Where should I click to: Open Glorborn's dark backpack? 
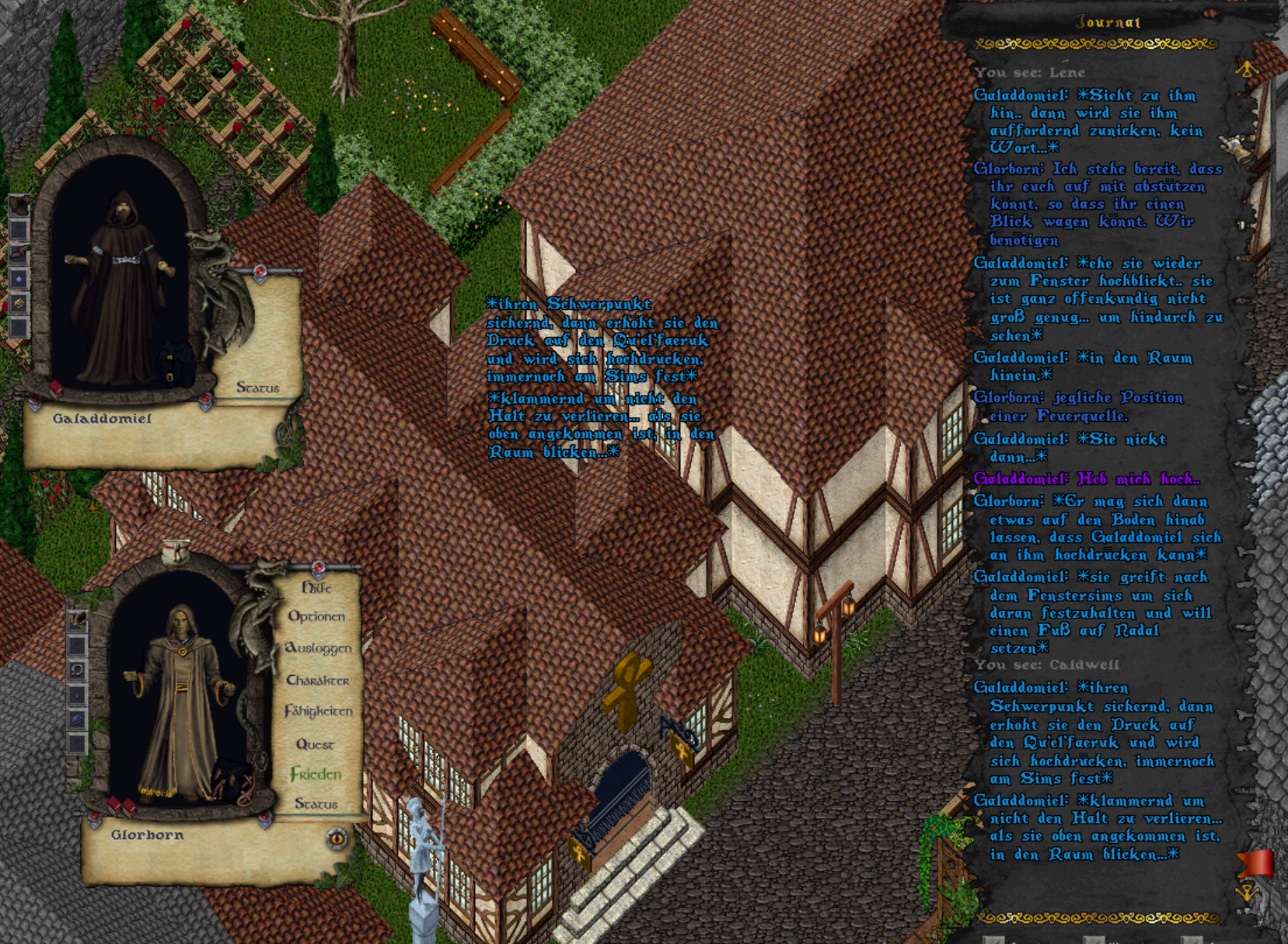tap(232, 779)
